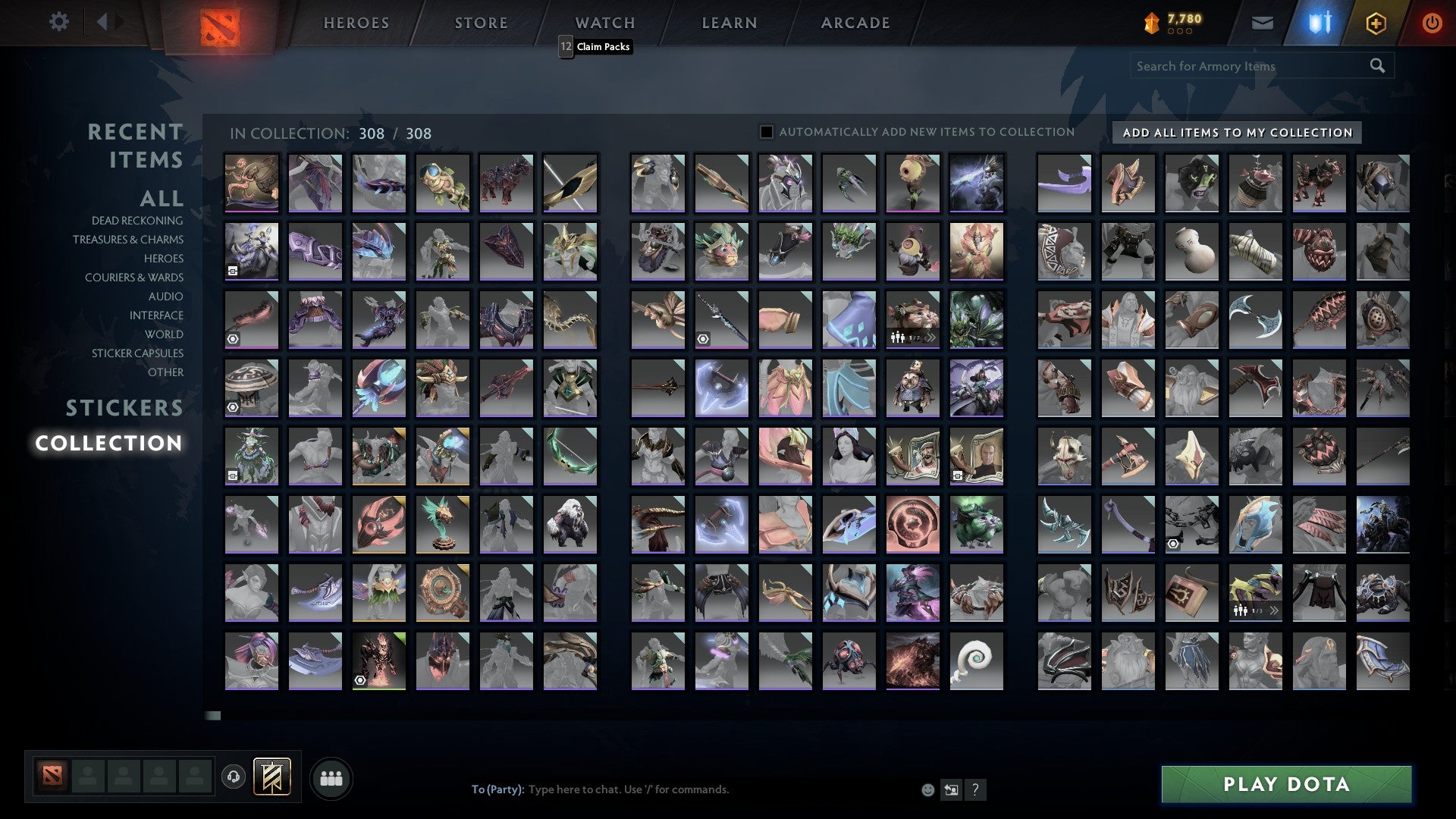Open the settings gear icon
The image size is (1456, 819).
pos(59,22)
